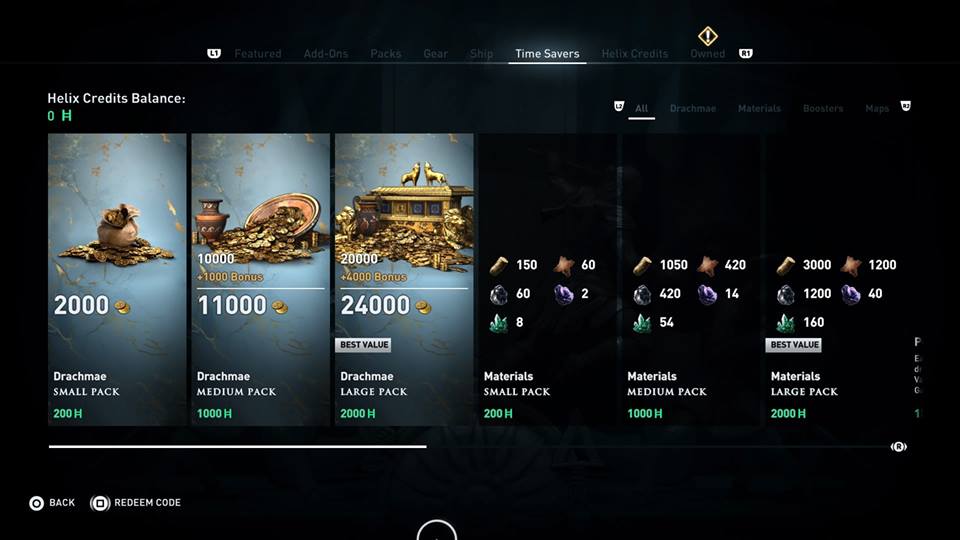Image resolution: width=960 pixels, height=540 pixels.
Task: Switch to the Owned tab
Action: pos(707,54)
